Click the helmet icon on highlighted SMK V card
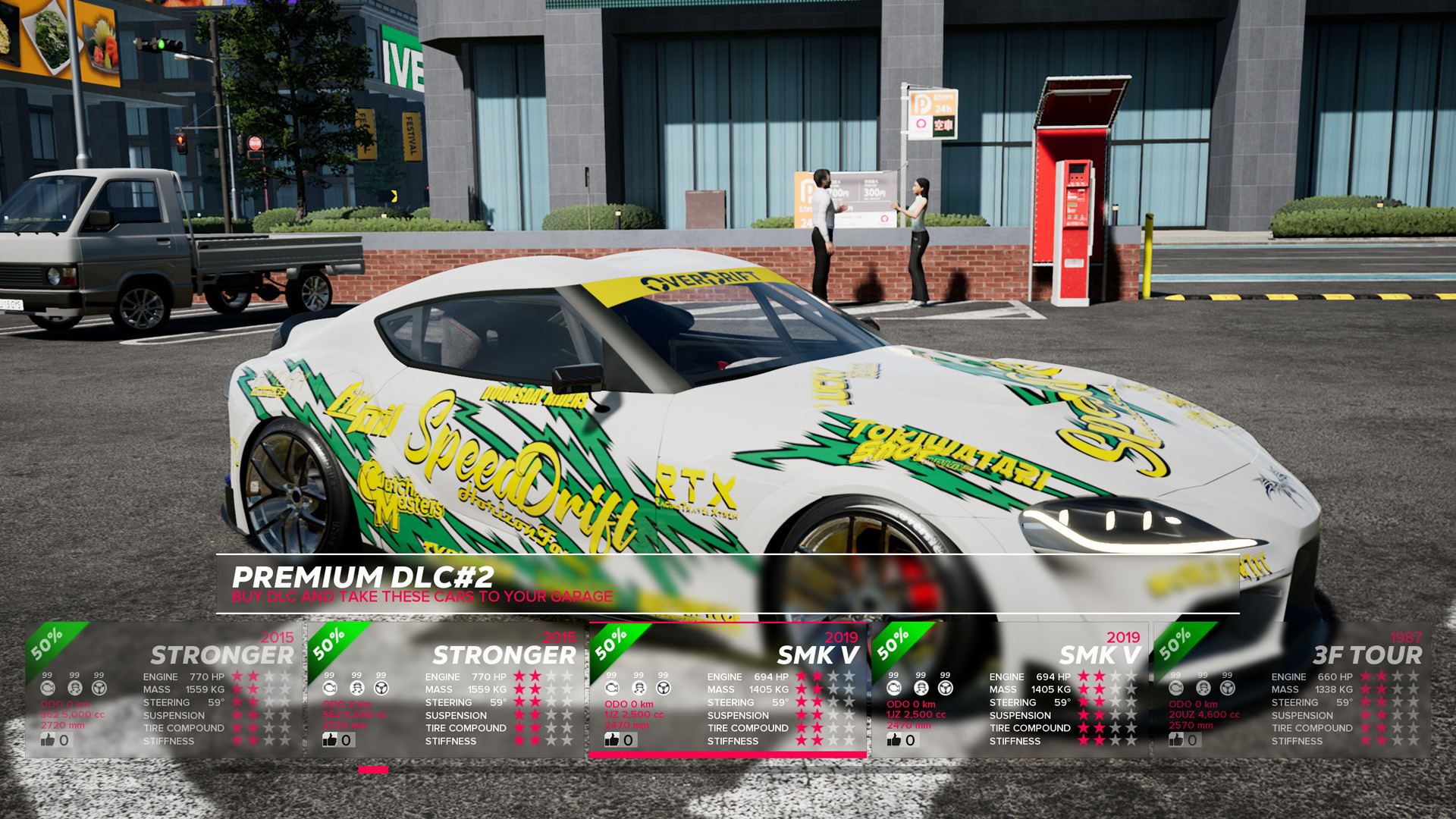1456x819 pixels. tap(637, 687)
